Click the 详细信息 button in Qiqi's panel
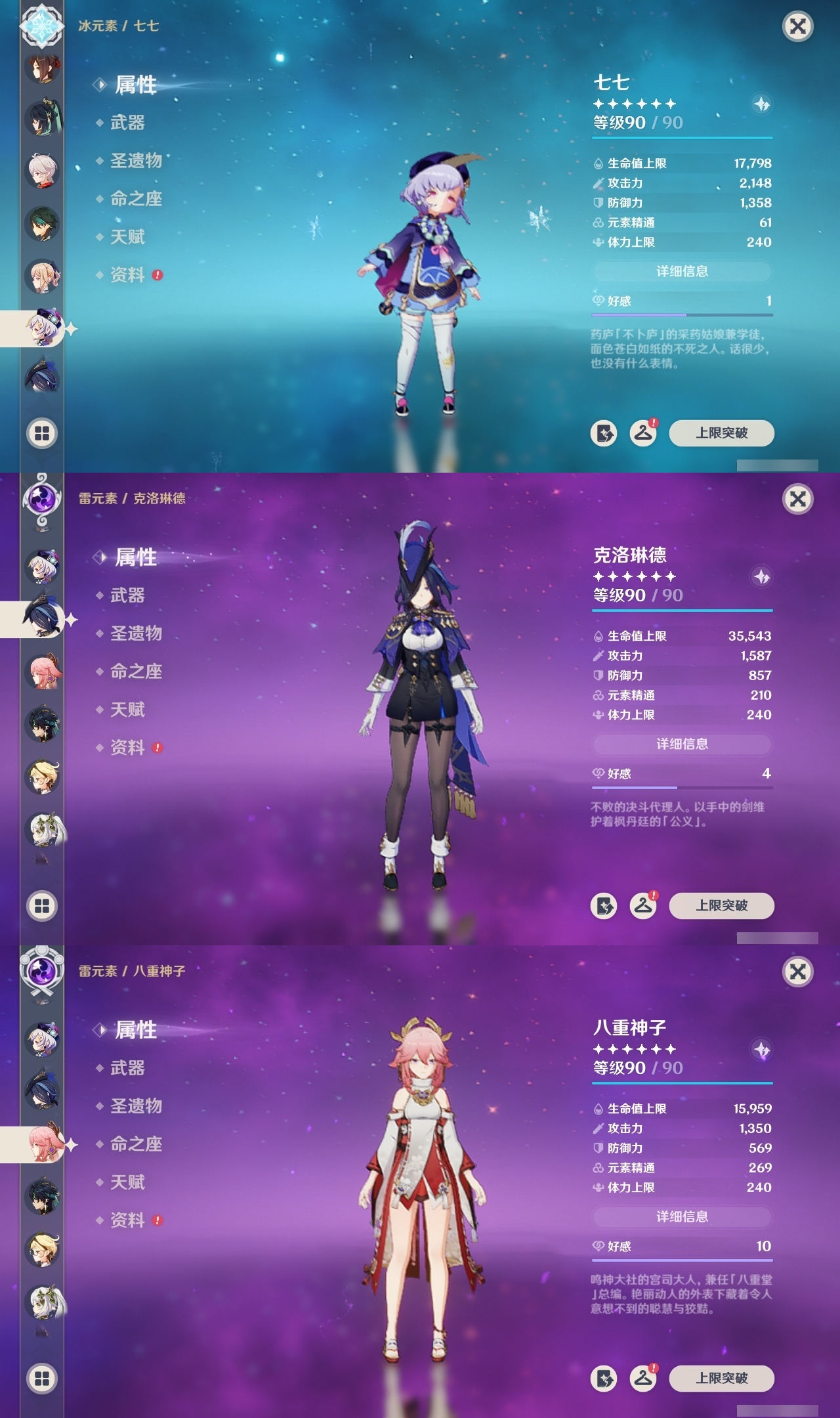840x1418 pixels. (x=682, y=272)
